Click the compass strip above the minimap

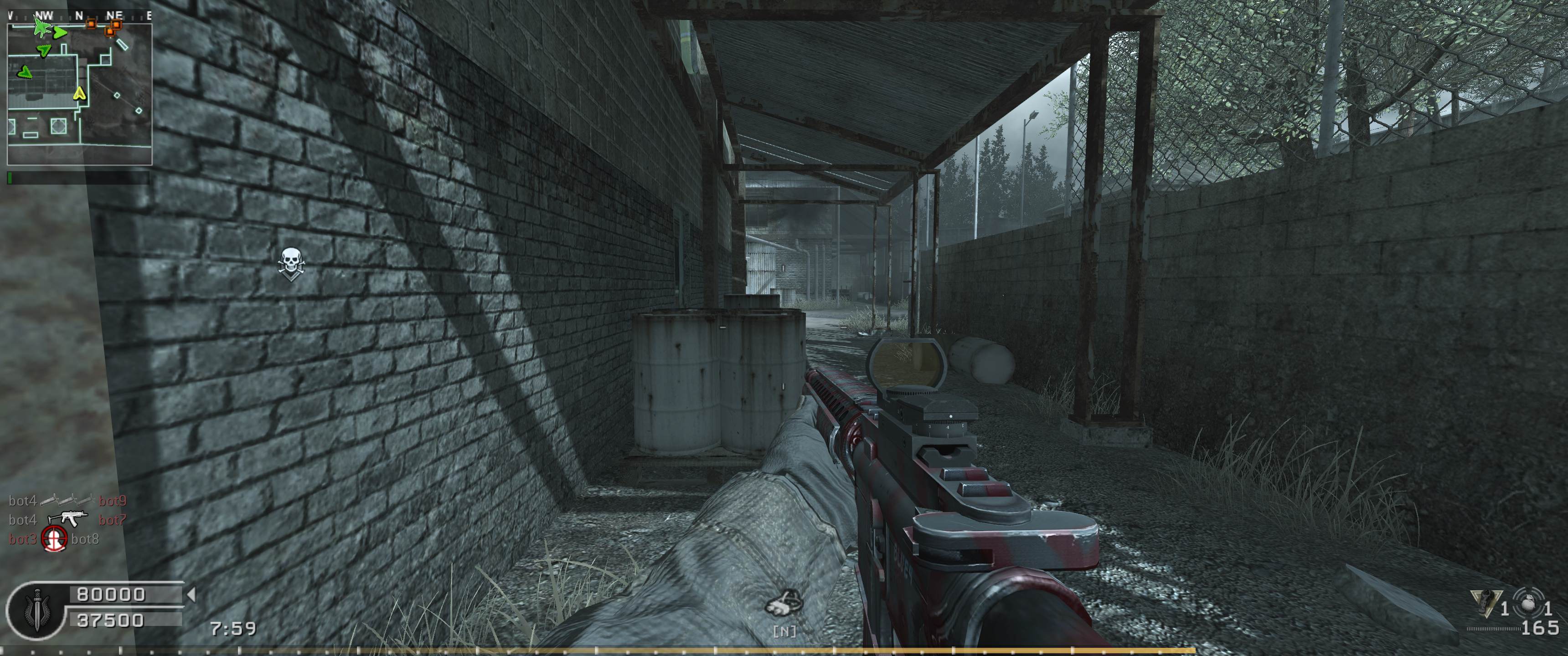[79, 16]
